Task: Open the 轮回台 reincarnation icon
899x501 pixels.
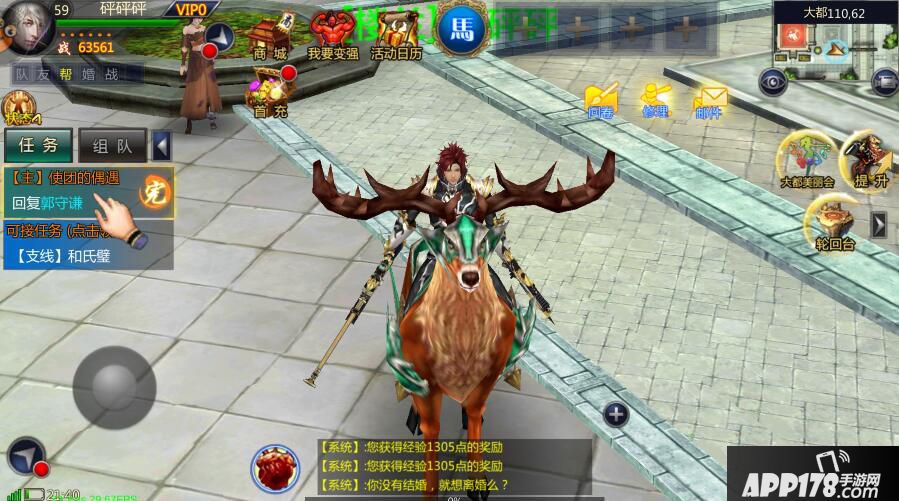Action: click(x=834, y=222)
